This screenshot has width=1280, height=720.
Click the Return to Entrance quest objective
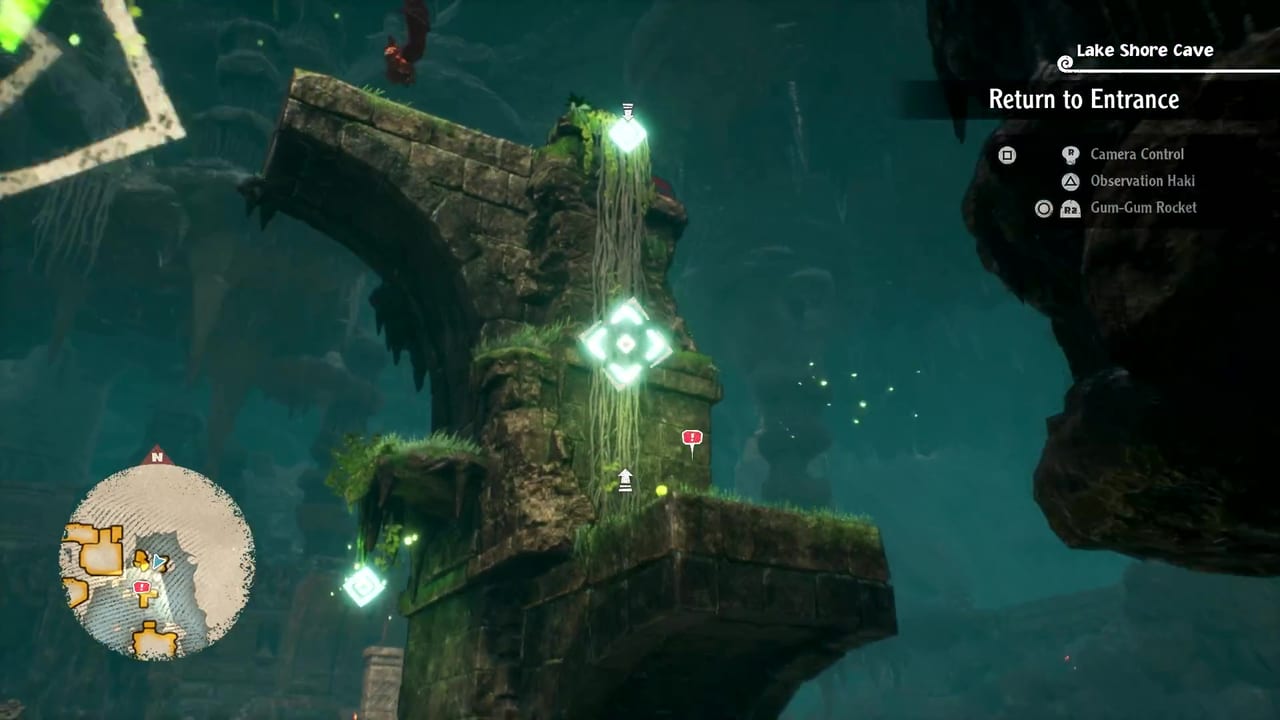pyautogui.click(x=1083, y=100)
